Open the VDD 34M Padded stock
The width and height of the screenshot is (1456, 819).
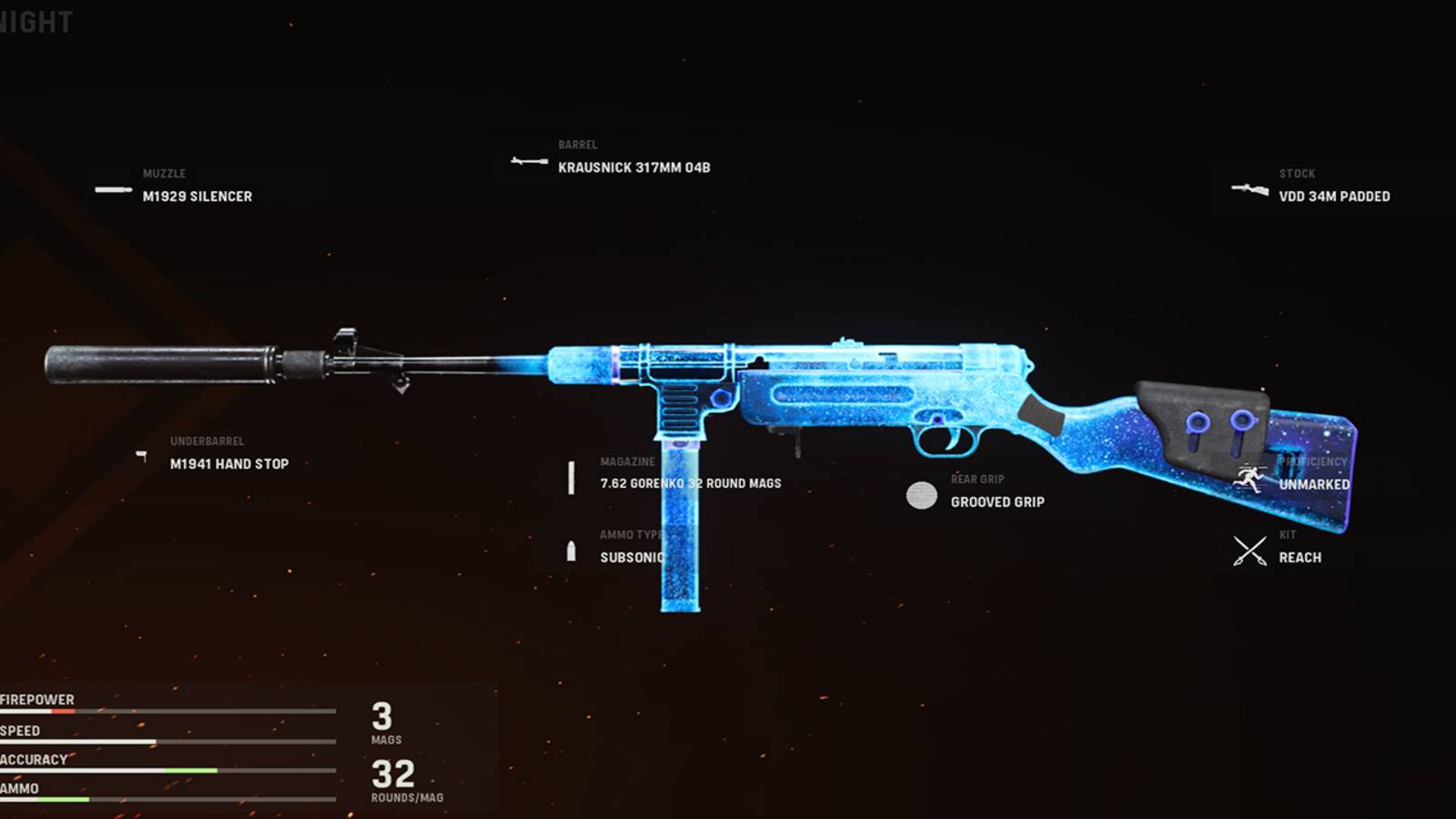pos(1334,197)
